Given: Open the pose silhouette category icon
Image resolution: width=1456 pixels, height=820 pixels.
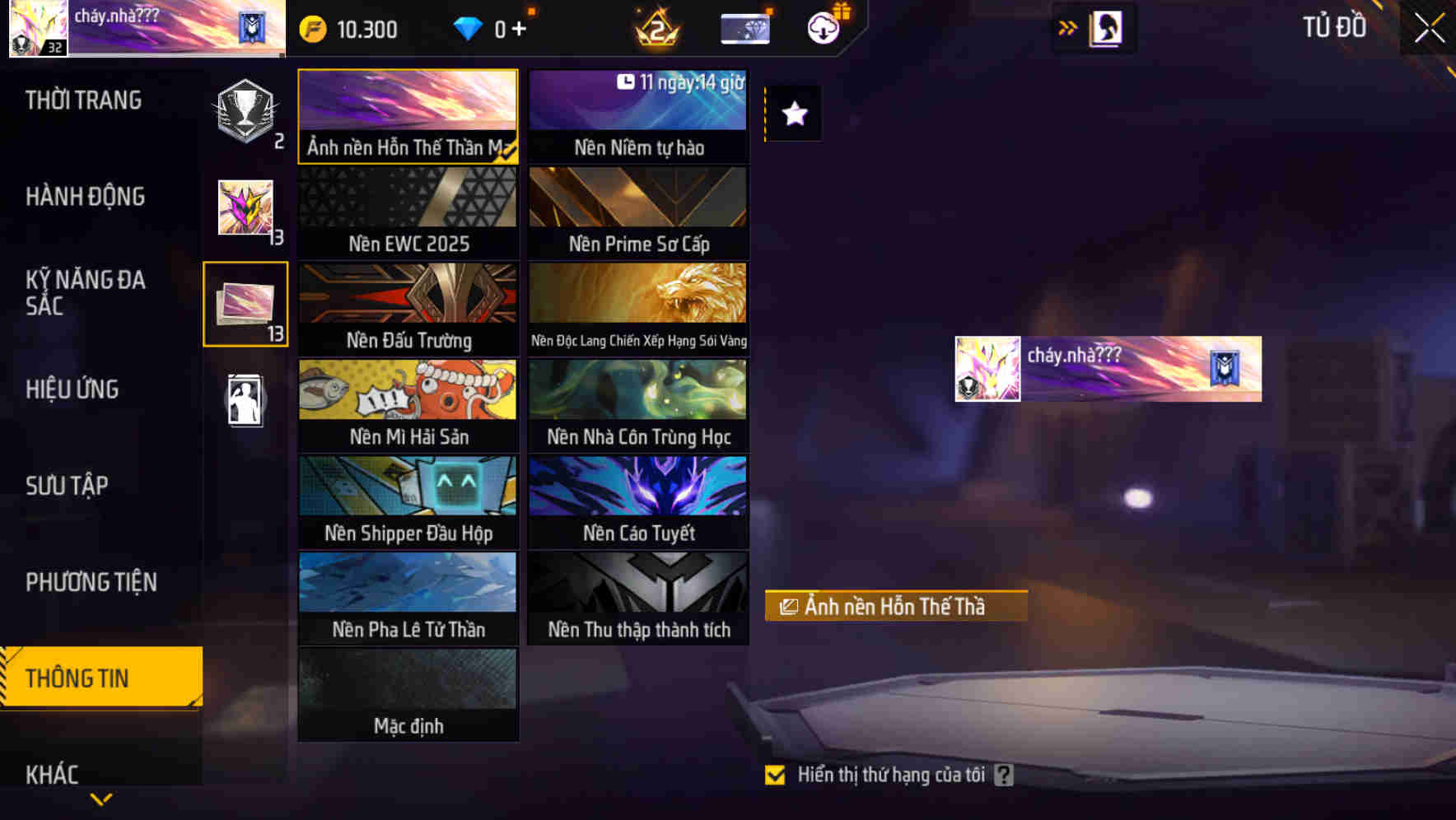Looking at the screenshot, I should (x=245, y=398).
